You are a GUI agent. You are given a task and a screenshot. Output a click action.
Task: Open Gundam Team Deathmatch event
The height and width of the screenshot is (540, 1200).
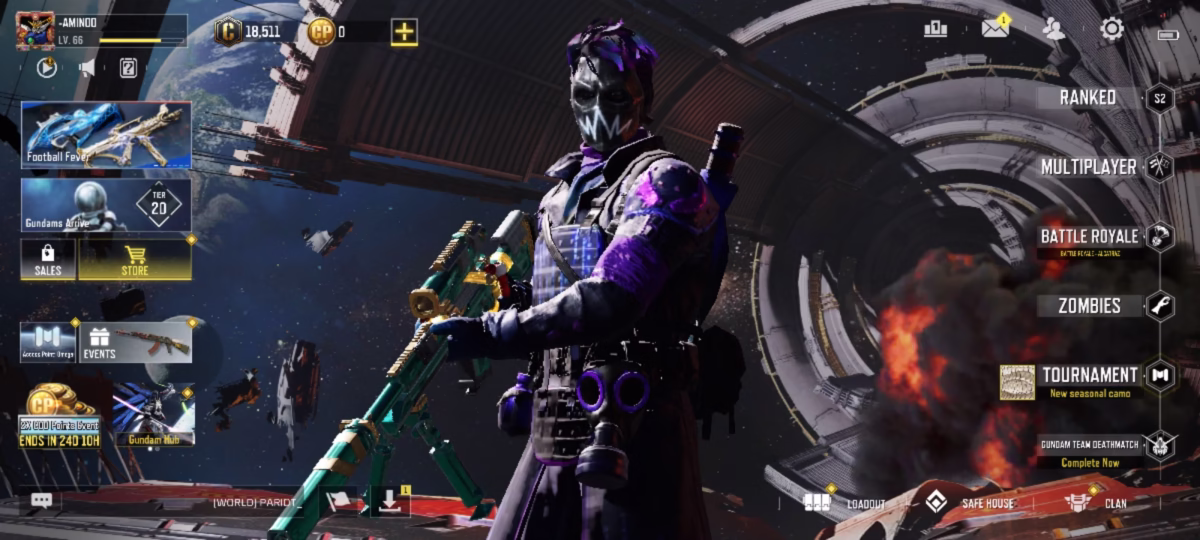click(1089, 450)
